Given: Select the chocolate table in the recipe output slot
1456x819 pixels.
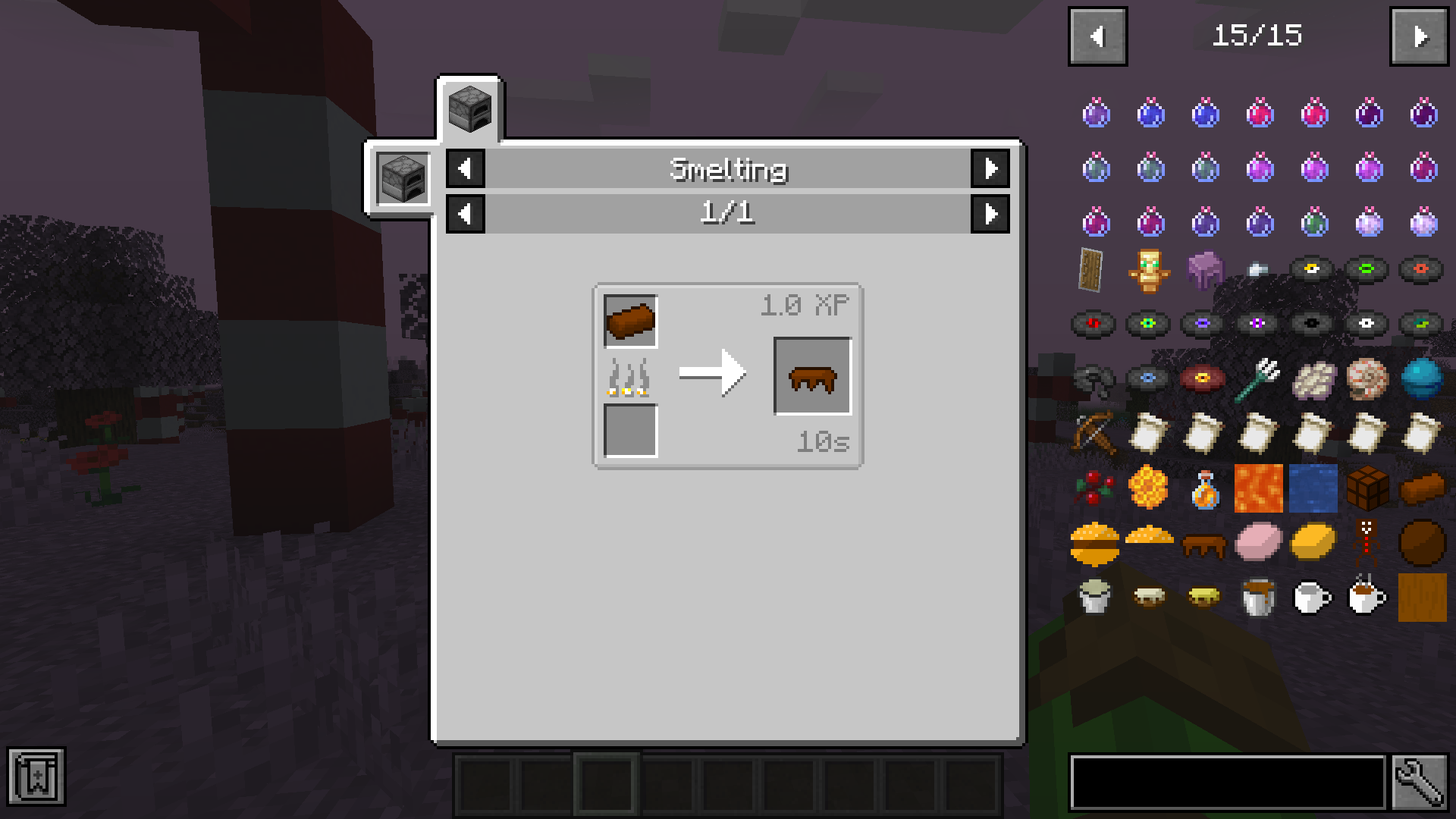Looking at the screenshot, I should (x=813, y=375).
